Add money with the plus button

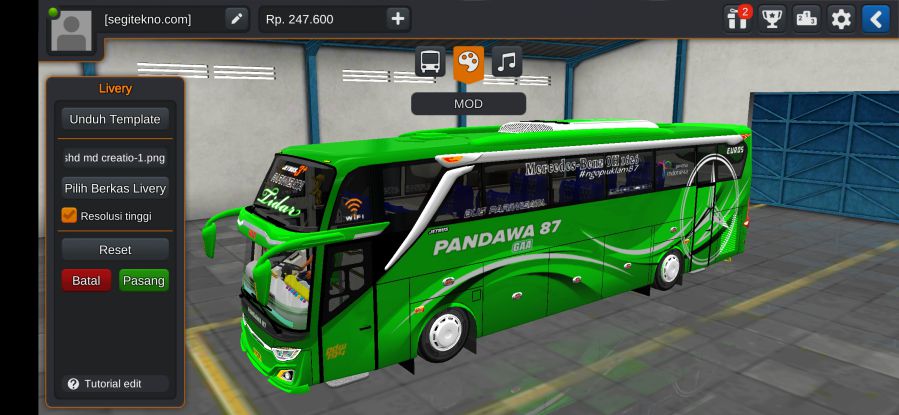(x=397, y=19)
